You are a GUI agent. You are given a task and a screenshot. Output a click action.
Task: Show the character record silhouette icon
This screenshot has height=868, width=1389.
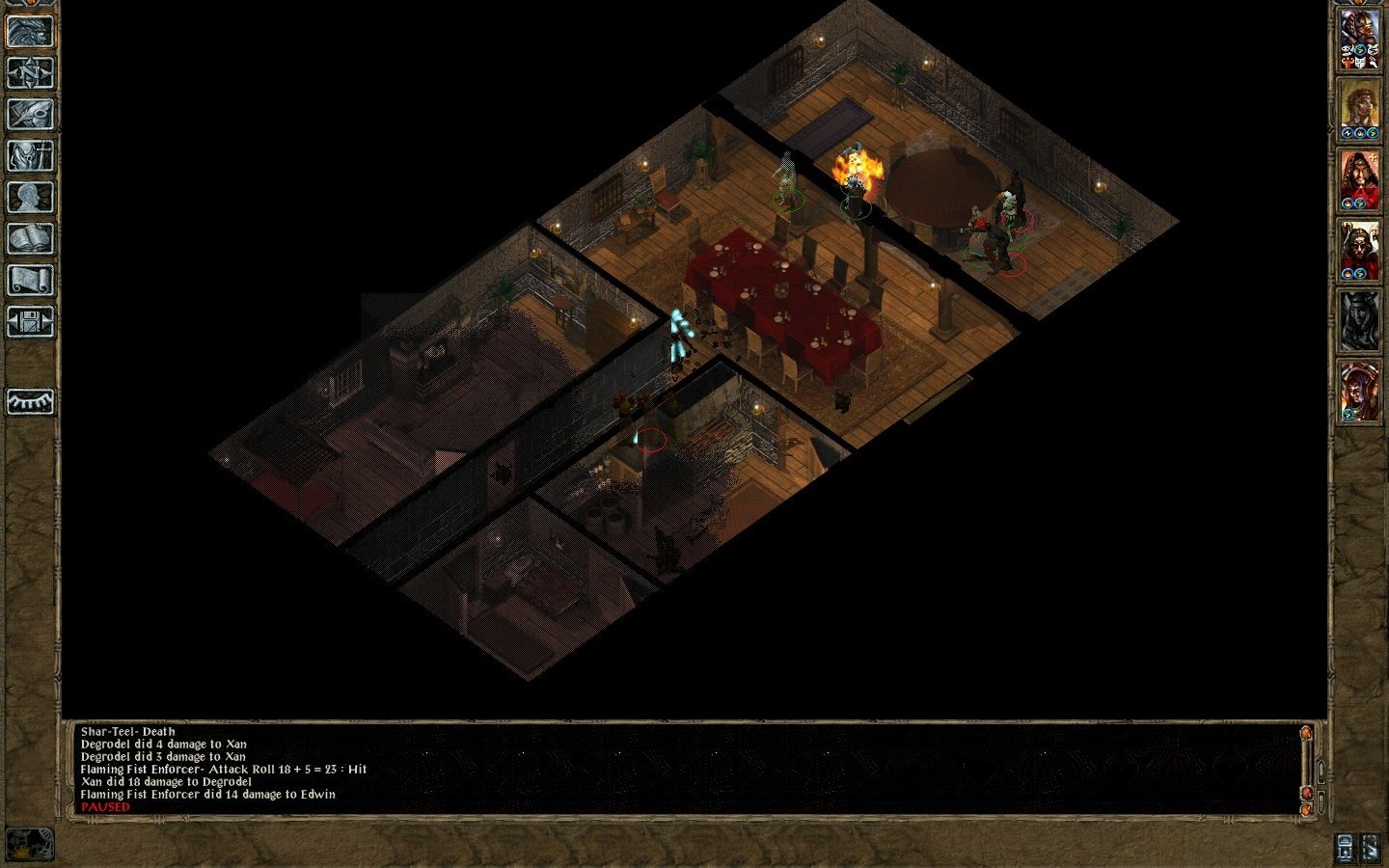coord(30,197)
